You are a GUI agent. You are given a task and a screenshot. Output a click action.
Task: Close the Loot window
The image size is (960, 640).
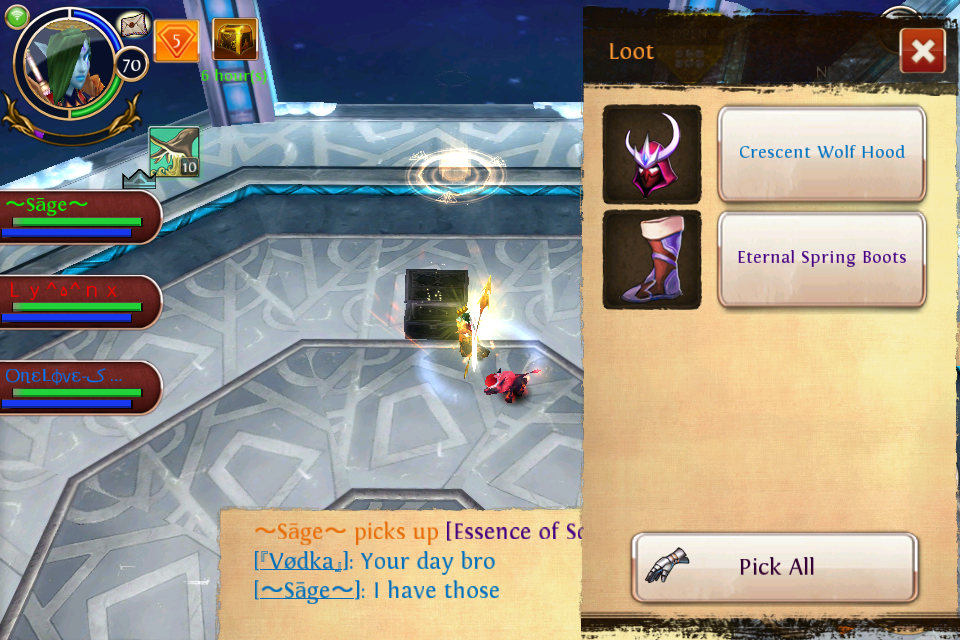point(922,51)
